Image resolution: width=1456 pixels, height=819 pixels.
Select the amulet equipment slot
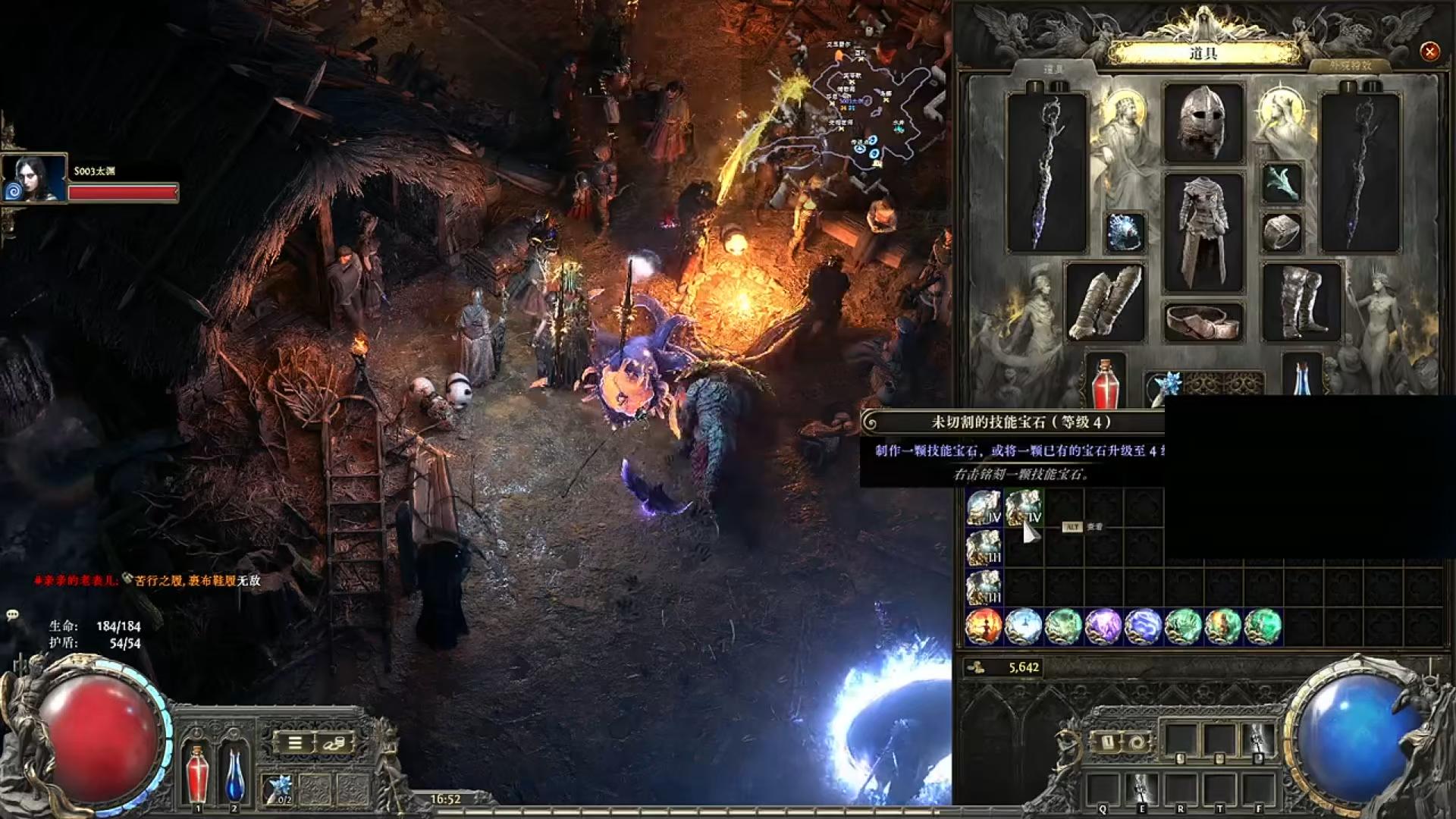pos(1282,183)
